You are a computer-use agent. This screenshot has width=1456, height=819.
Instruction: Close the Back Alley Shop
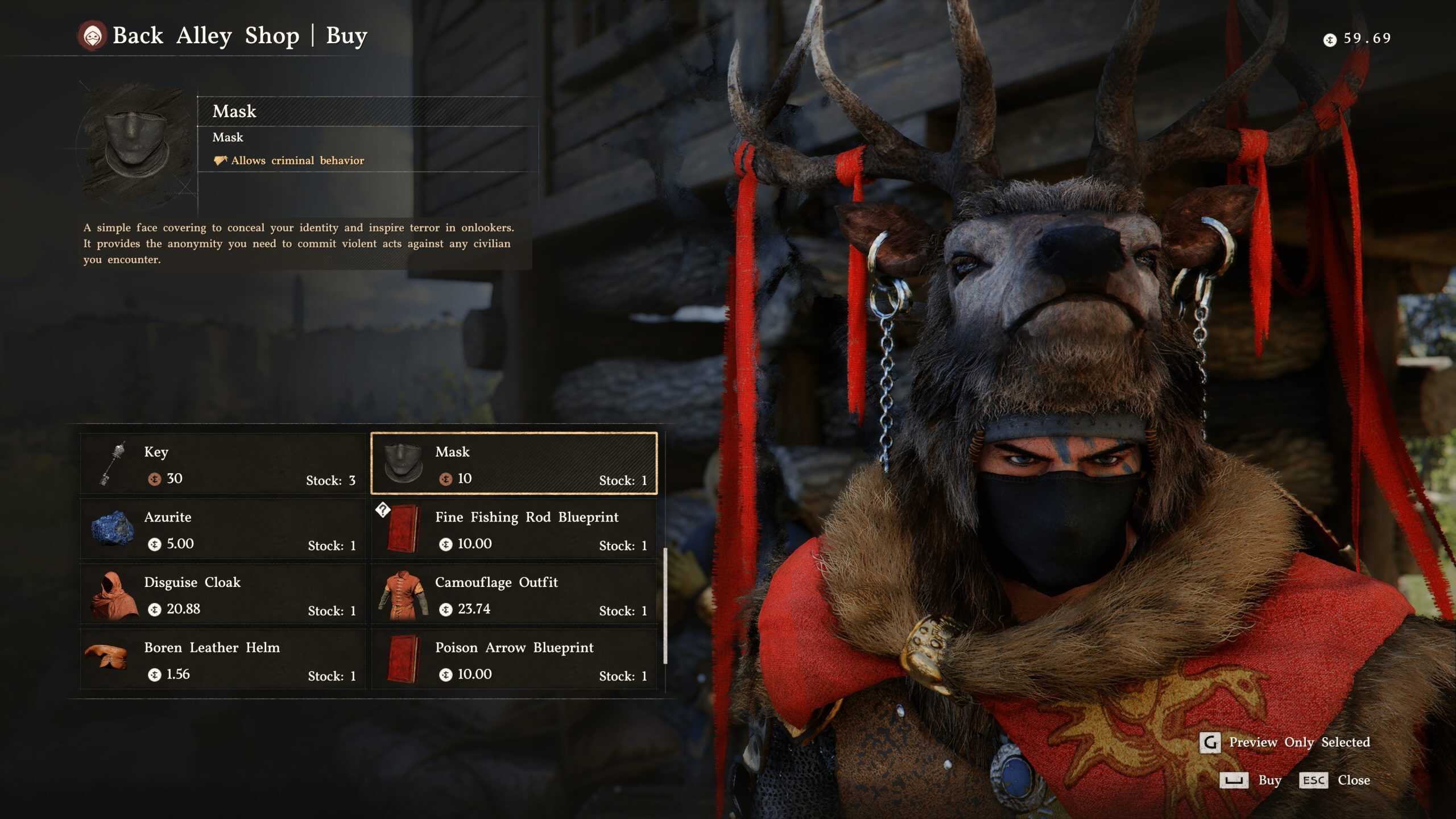pos(1334,780)
